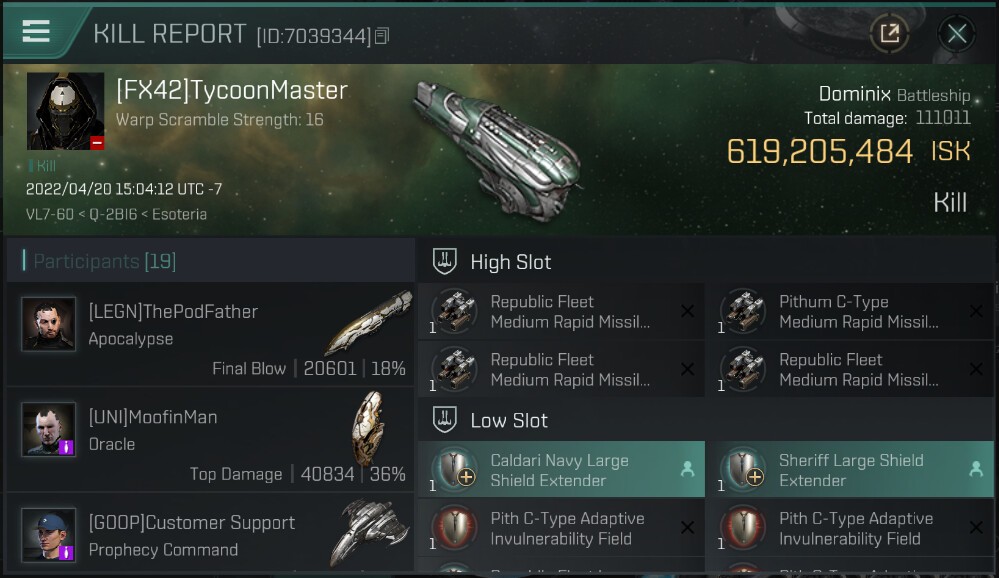Select participant Customer Support row
This screenshot has width=999, height=578.
tap(210, 535)
